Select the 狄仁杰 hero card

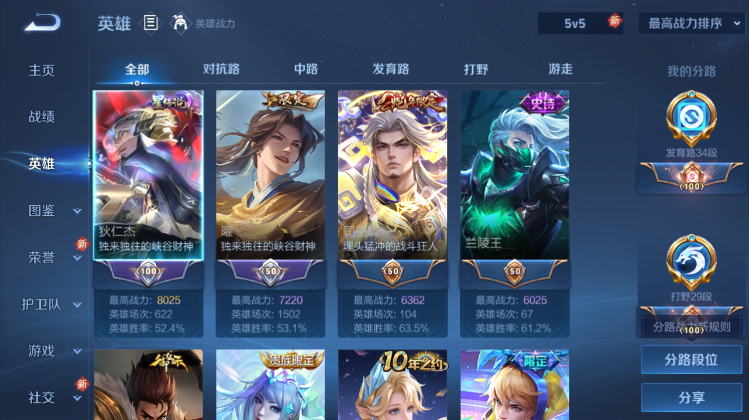(x=148, y=177)
